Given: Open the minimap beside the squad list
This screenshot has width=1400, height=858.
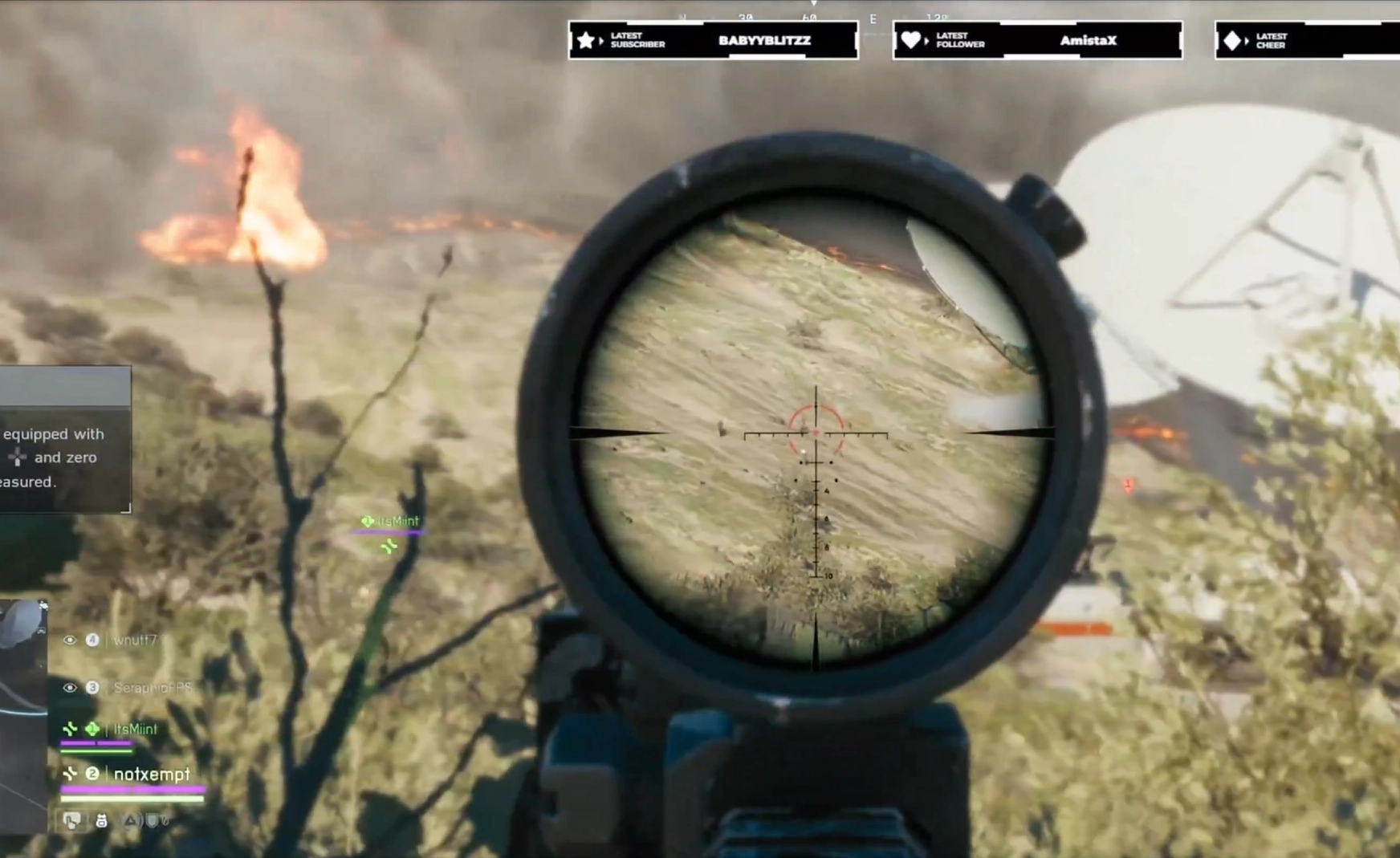Looking at the screenshot, I should [x=22, y=714].
